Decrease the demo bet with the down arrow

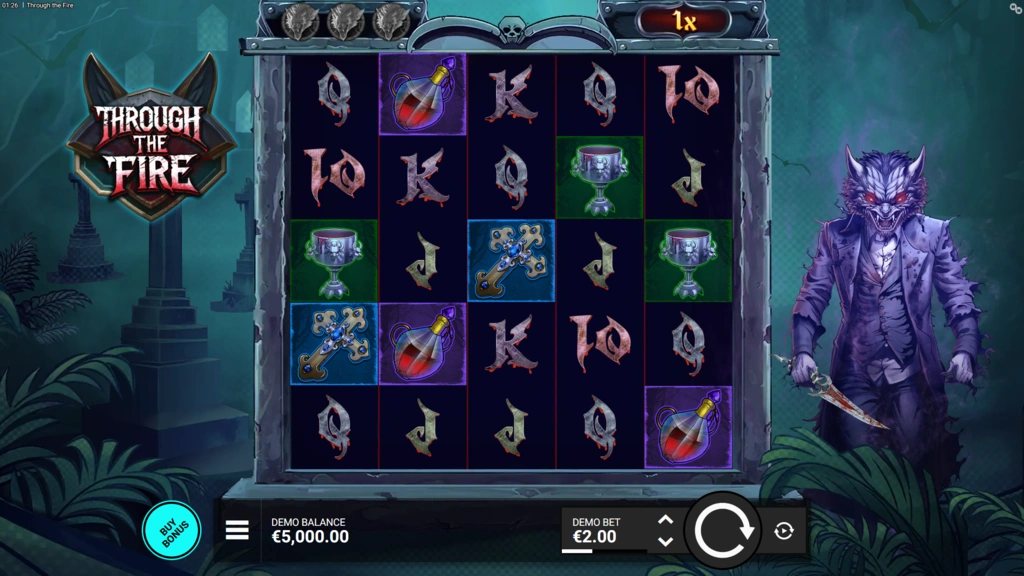tap(665, 541)
